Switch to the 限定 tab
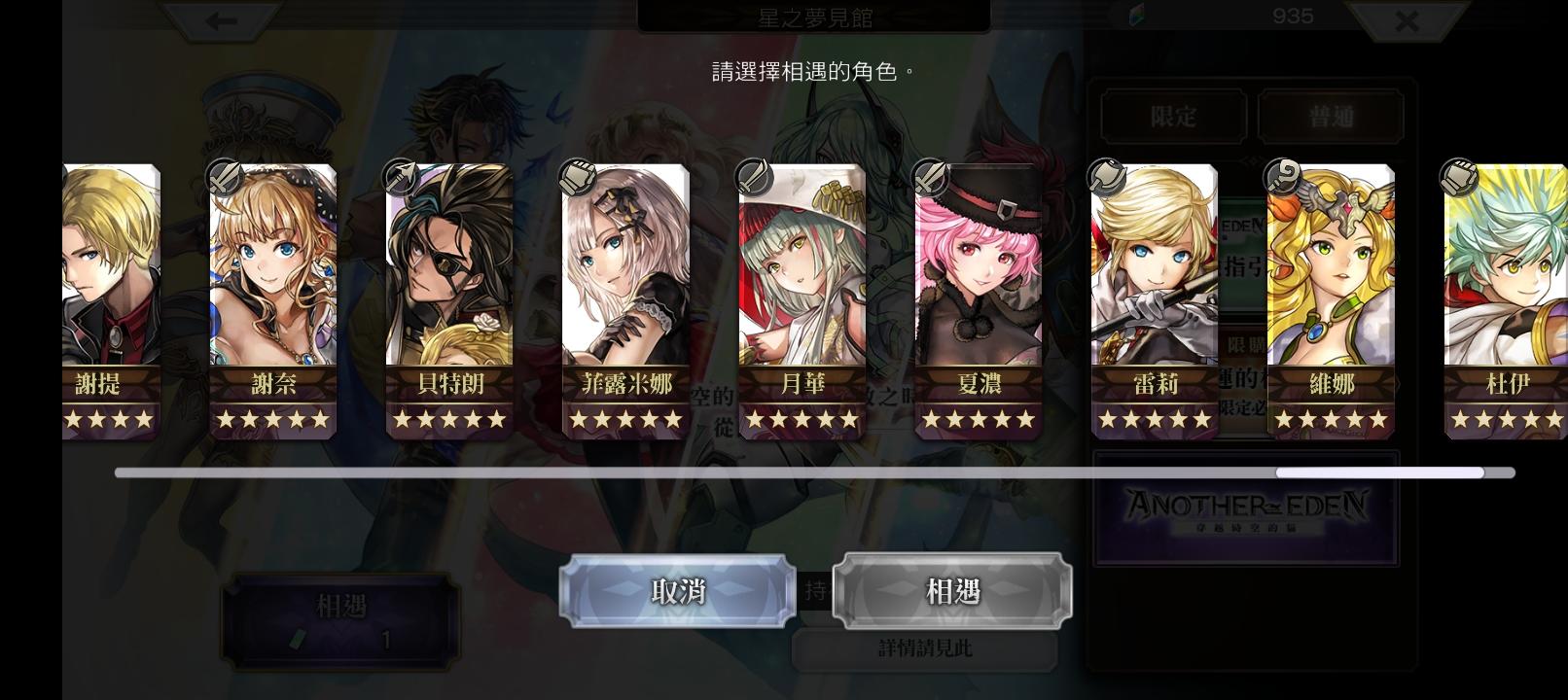Viewport: 1568px width, 700px height. pyautogui.click(x=1173, y=117)
